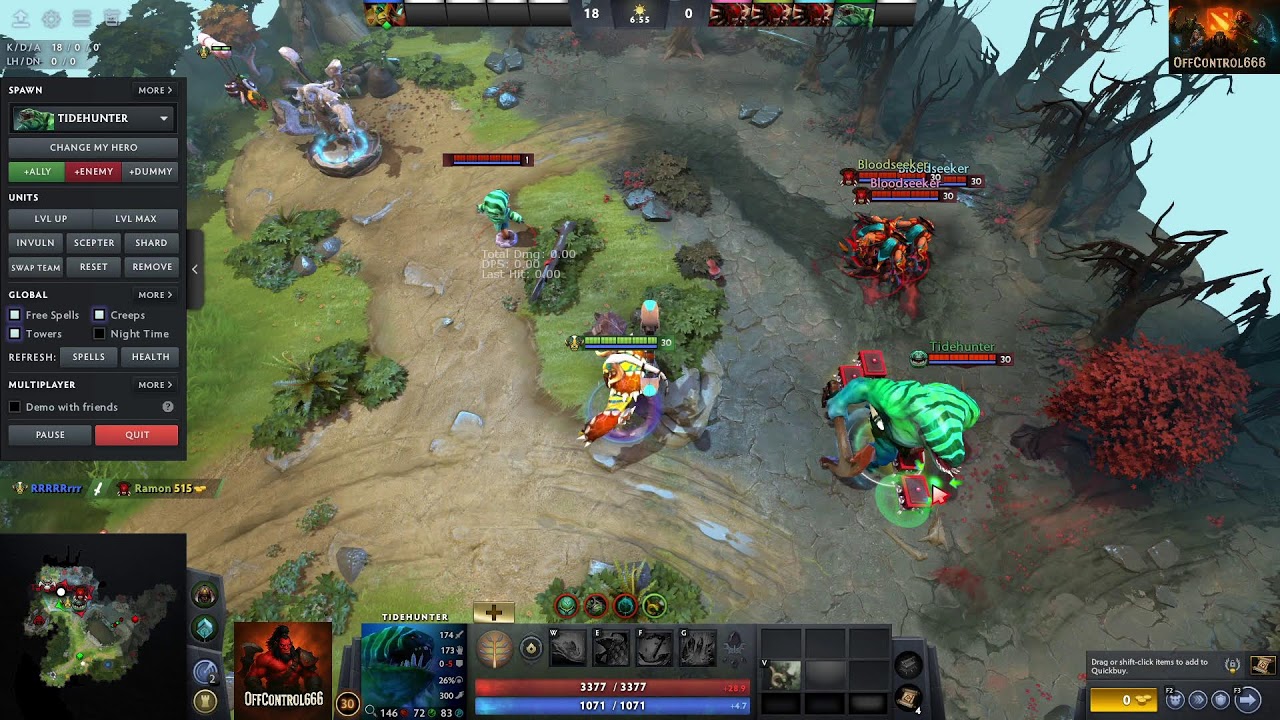The height and width of the screenshot is (720, 1280).
Task: Click the Lvl Up button
Action: coord(50,218)
